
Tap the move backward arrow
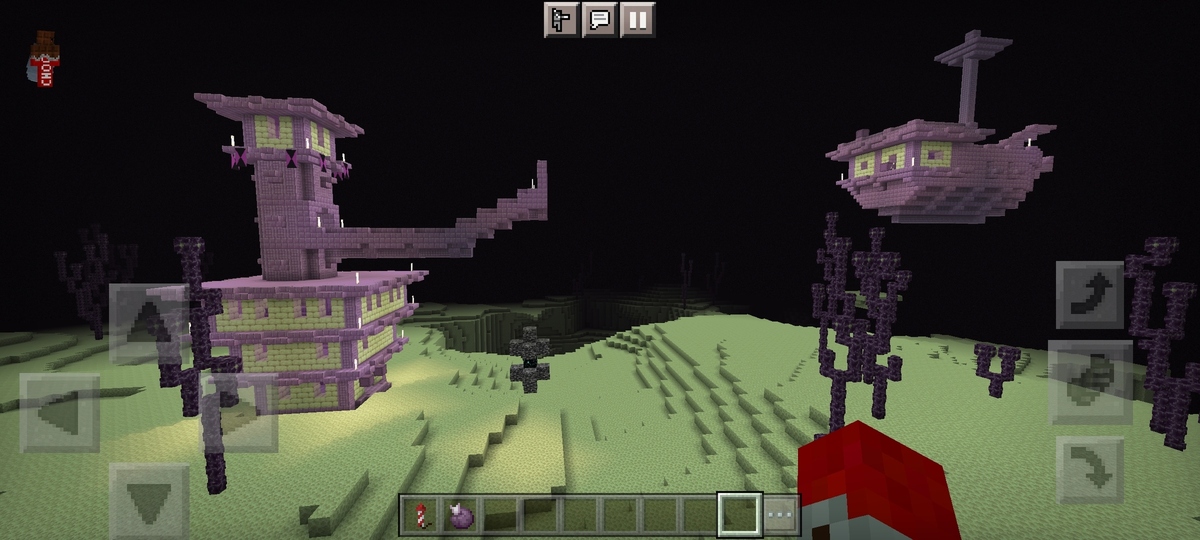(148, 500)
